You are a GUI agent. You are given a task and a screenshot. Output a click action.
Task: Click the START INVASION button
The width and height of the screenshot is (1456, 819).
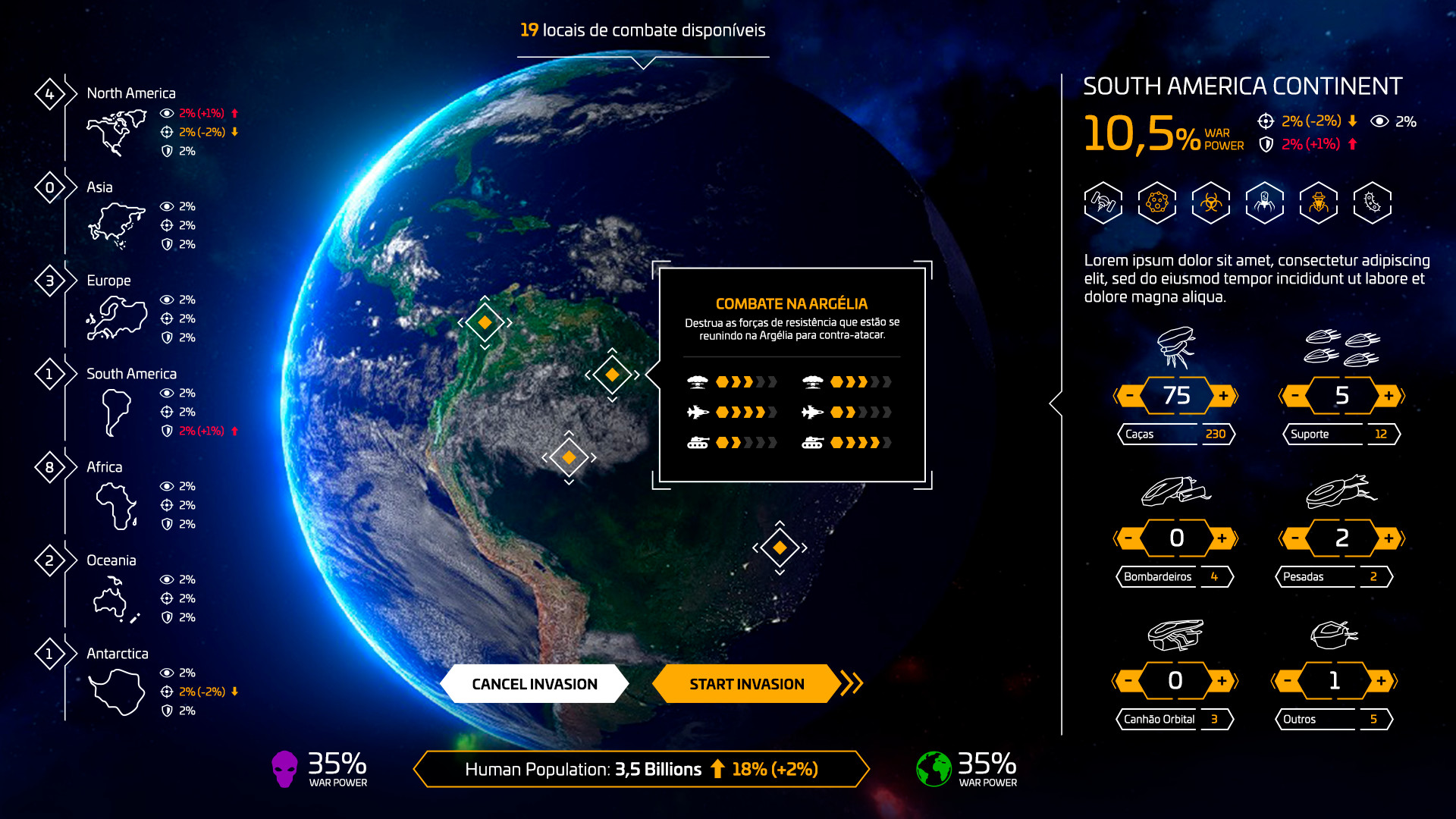pos(747,683)
